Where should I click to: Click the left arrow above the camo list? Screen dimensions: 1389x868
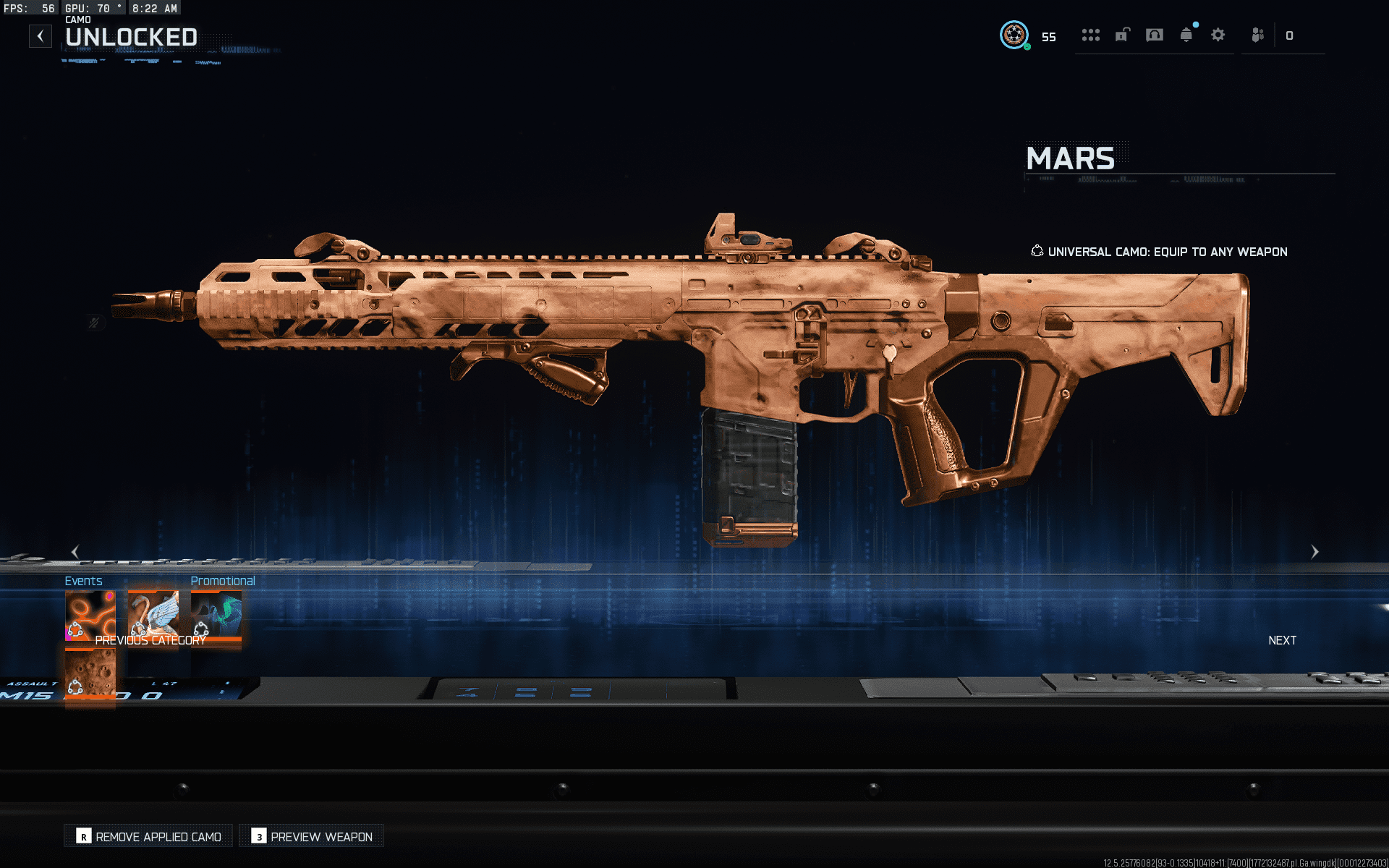(75, 552)
